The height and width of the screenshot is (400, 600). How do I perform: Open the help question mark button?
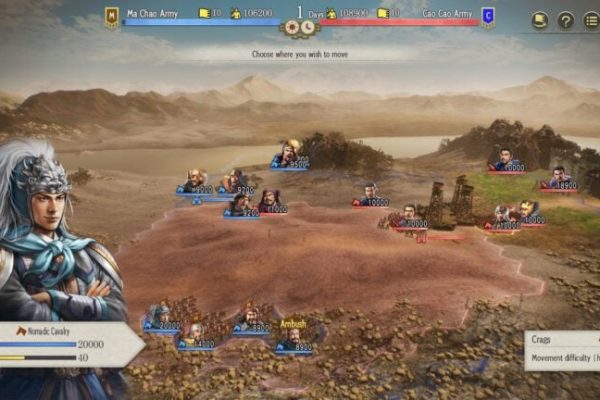coord(565,19)
